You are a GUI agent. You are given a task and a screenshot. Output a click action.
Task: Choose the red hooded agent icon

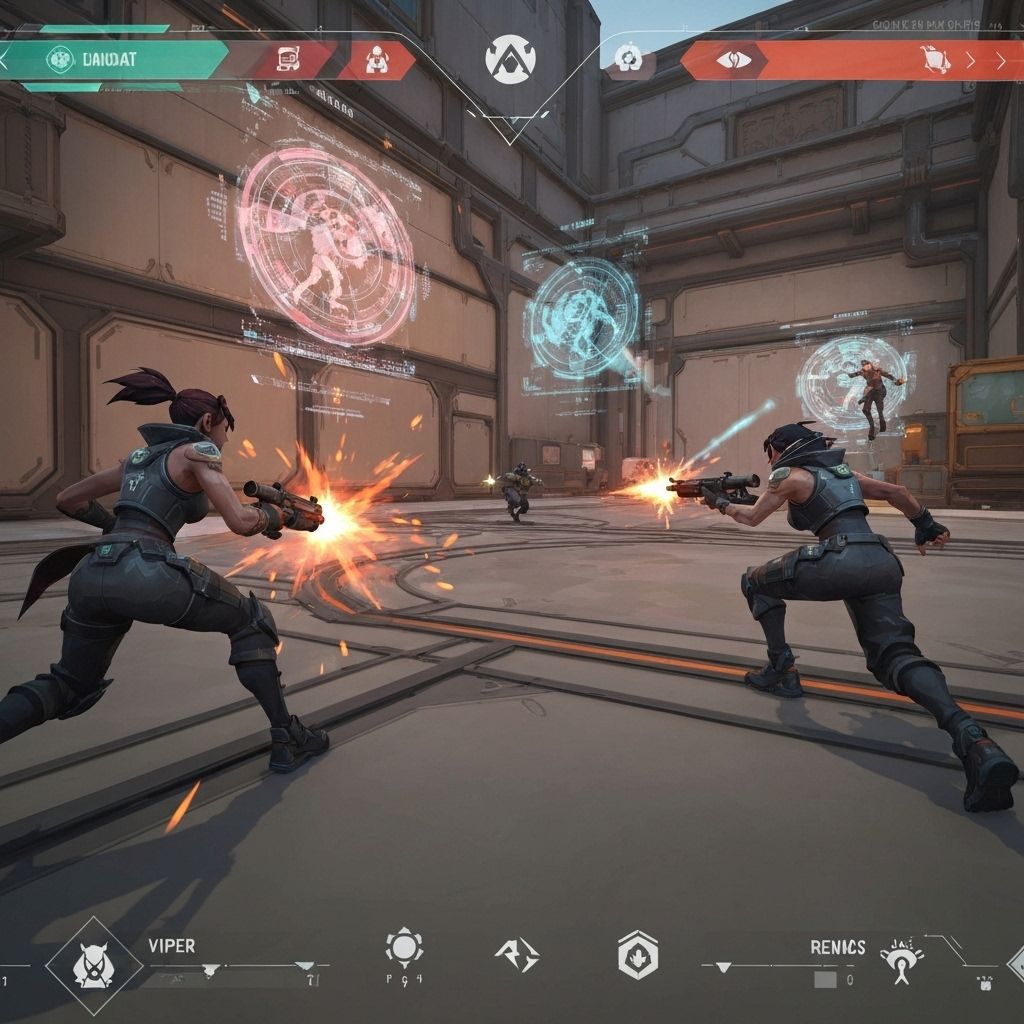click(x=377, y=61)
